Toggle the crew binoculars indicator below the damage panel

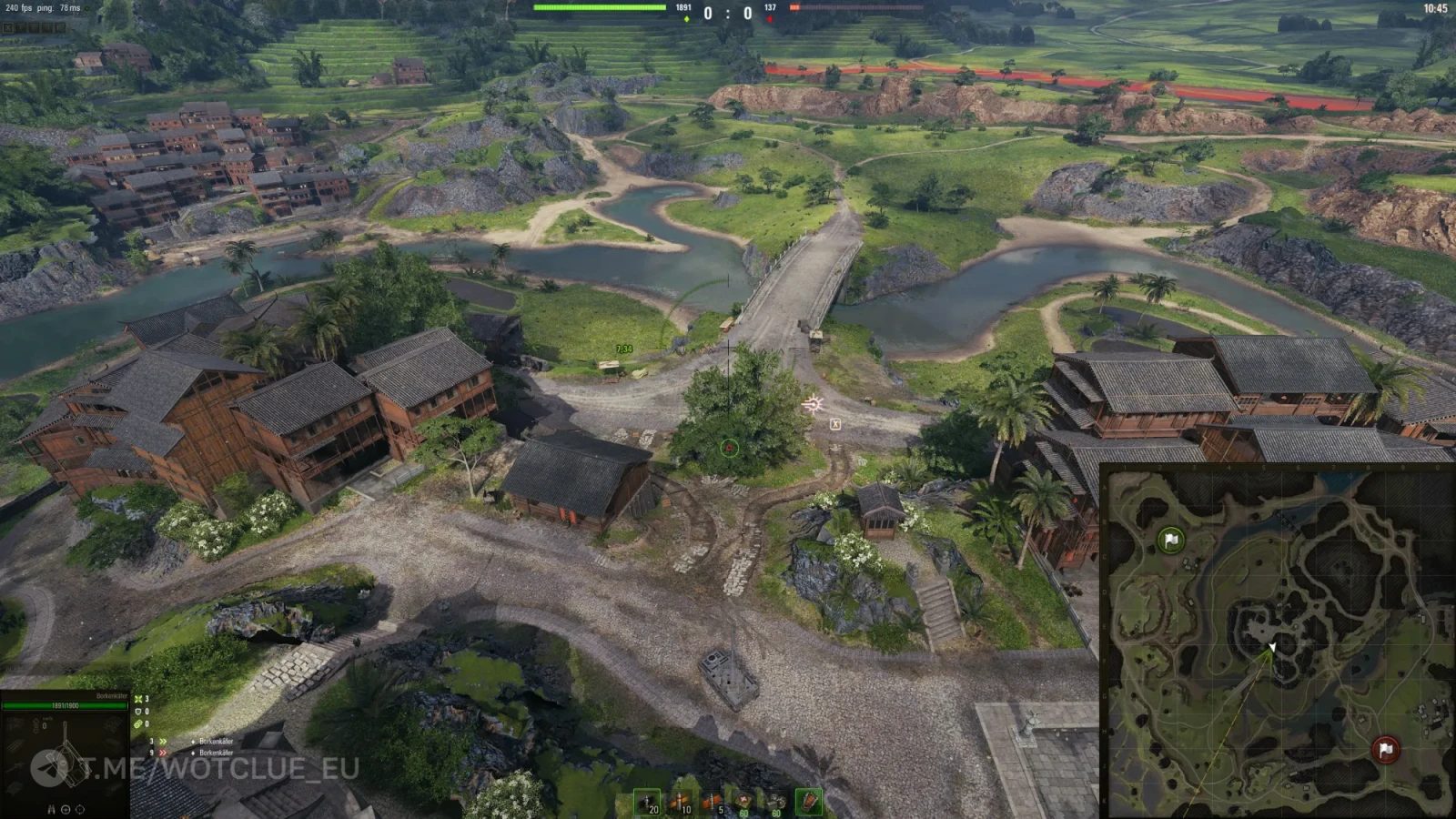click(51, 809)
